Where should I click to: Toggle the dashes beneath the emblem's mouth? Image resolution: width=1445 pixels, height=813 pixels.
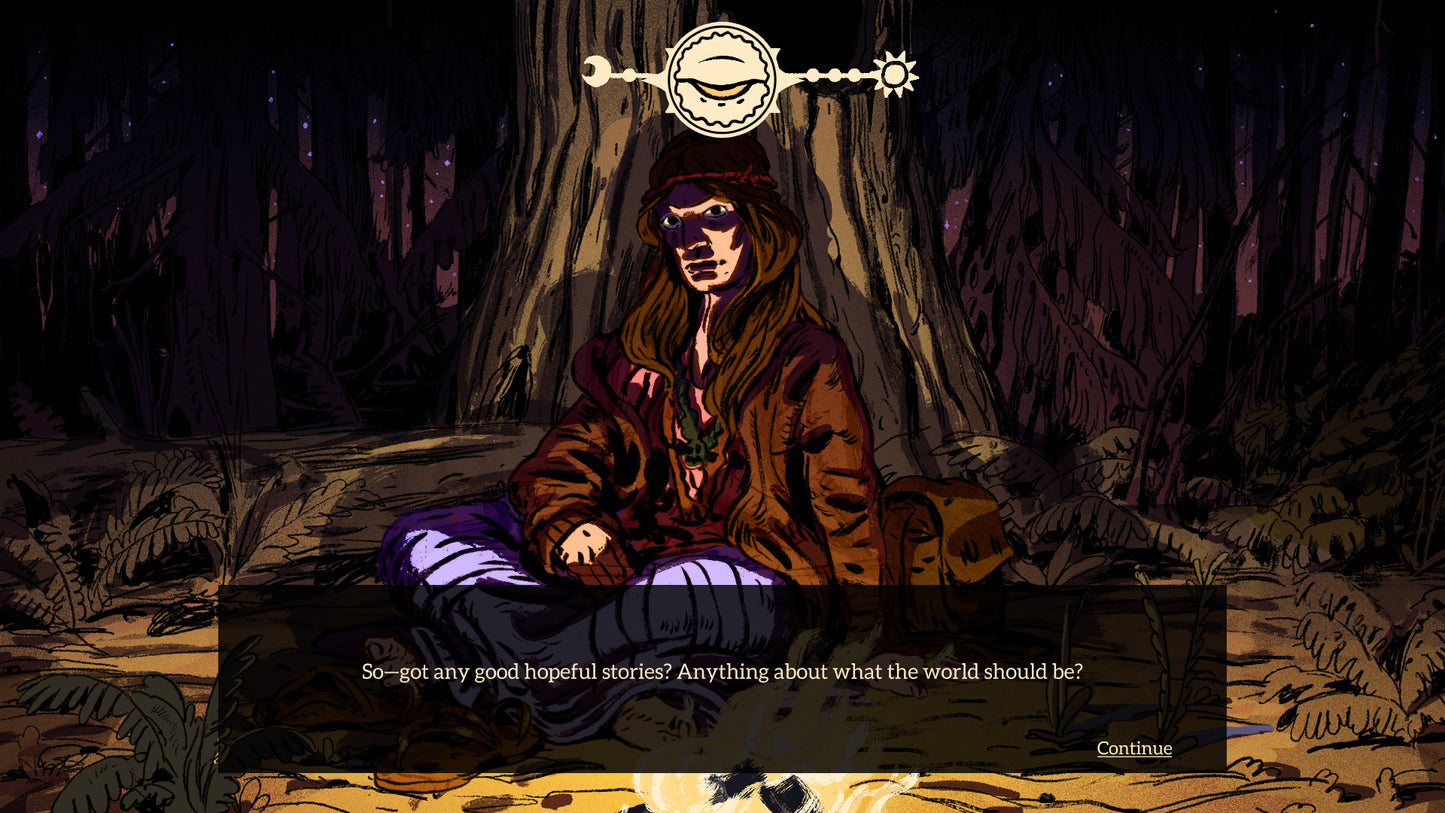(x=720, y=103)
